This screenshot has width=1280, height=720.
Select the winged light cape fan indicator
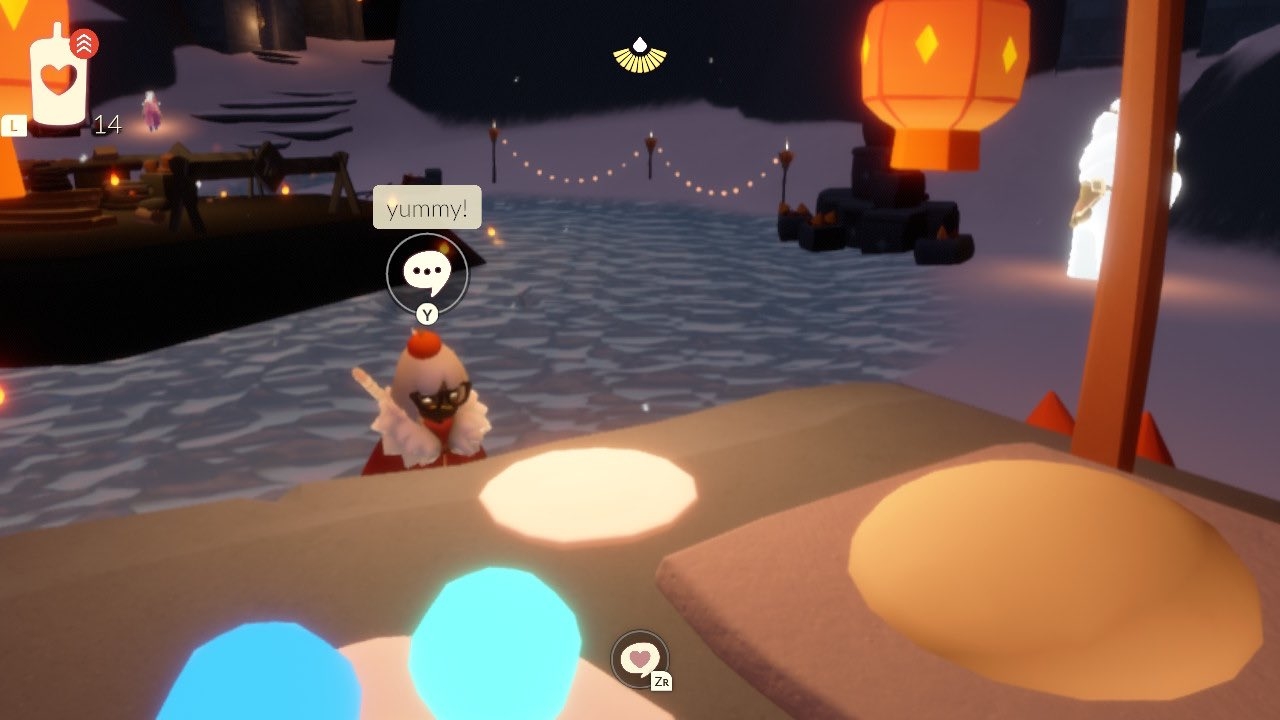click(x=639, y=56)
